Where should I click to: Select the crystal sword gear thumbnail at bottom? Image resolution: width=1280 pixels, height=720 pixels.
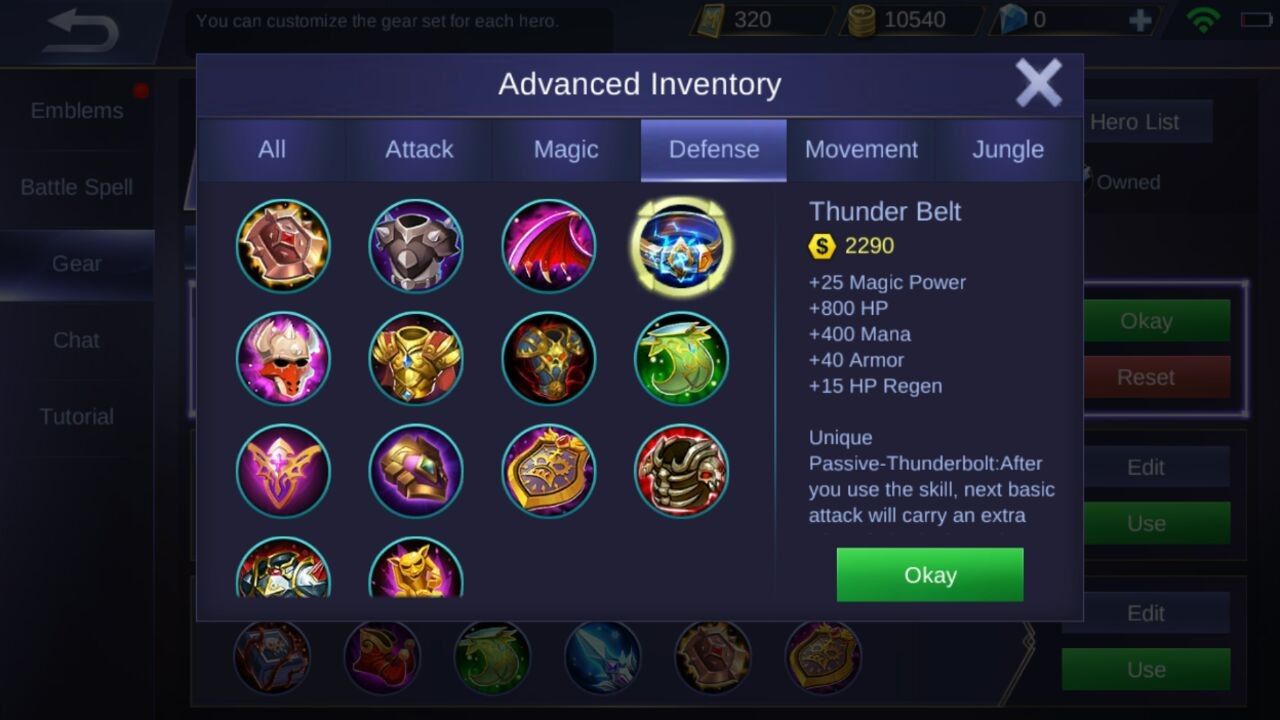tap(603, 658)
